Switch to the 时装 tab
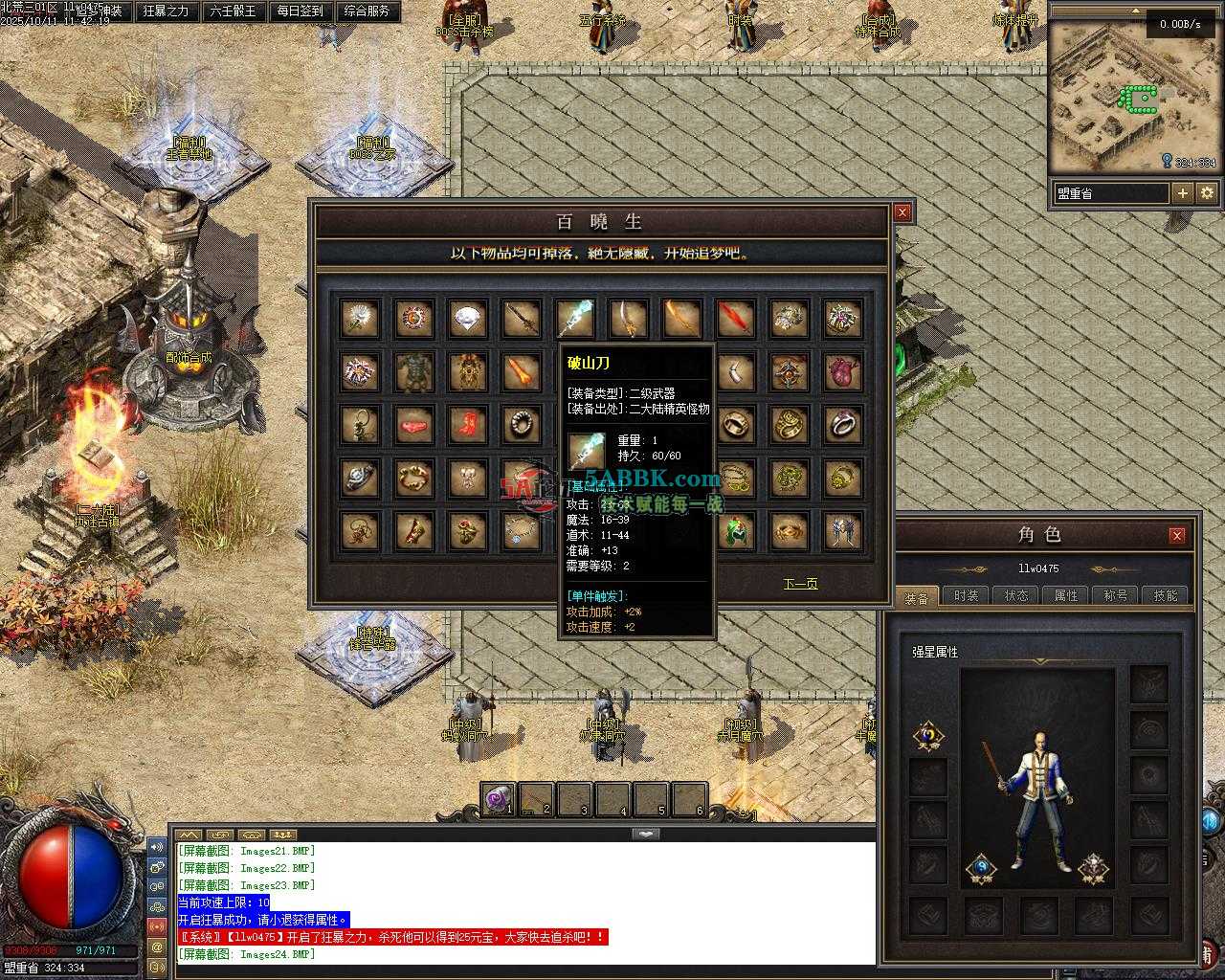This screenshot has height=980, width=1225. pyautogui.click(x=967, y=595)
